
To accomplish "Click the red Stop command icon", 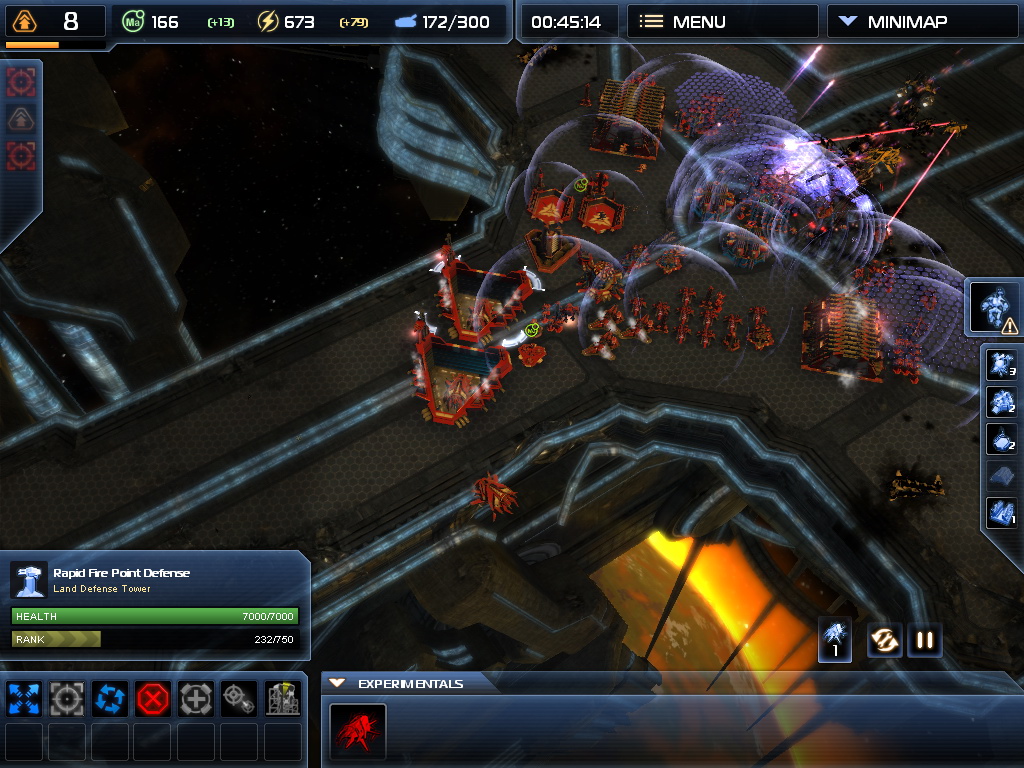I will click(153, 698).
